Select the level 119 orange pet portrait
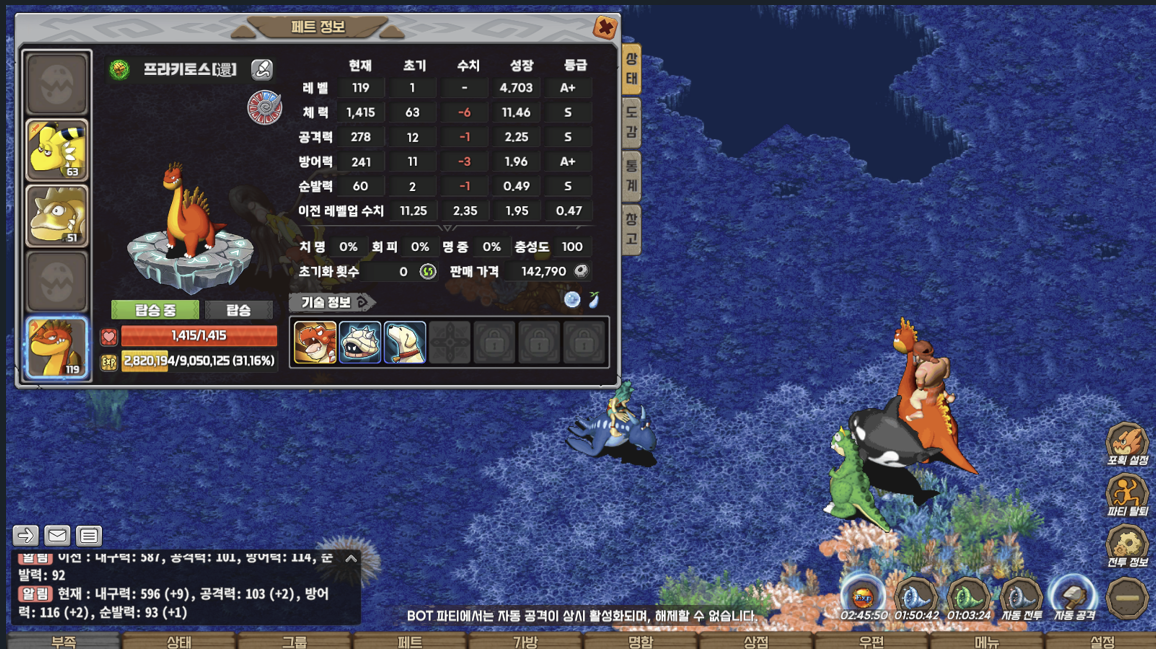1156x649 pixels. 57,347
